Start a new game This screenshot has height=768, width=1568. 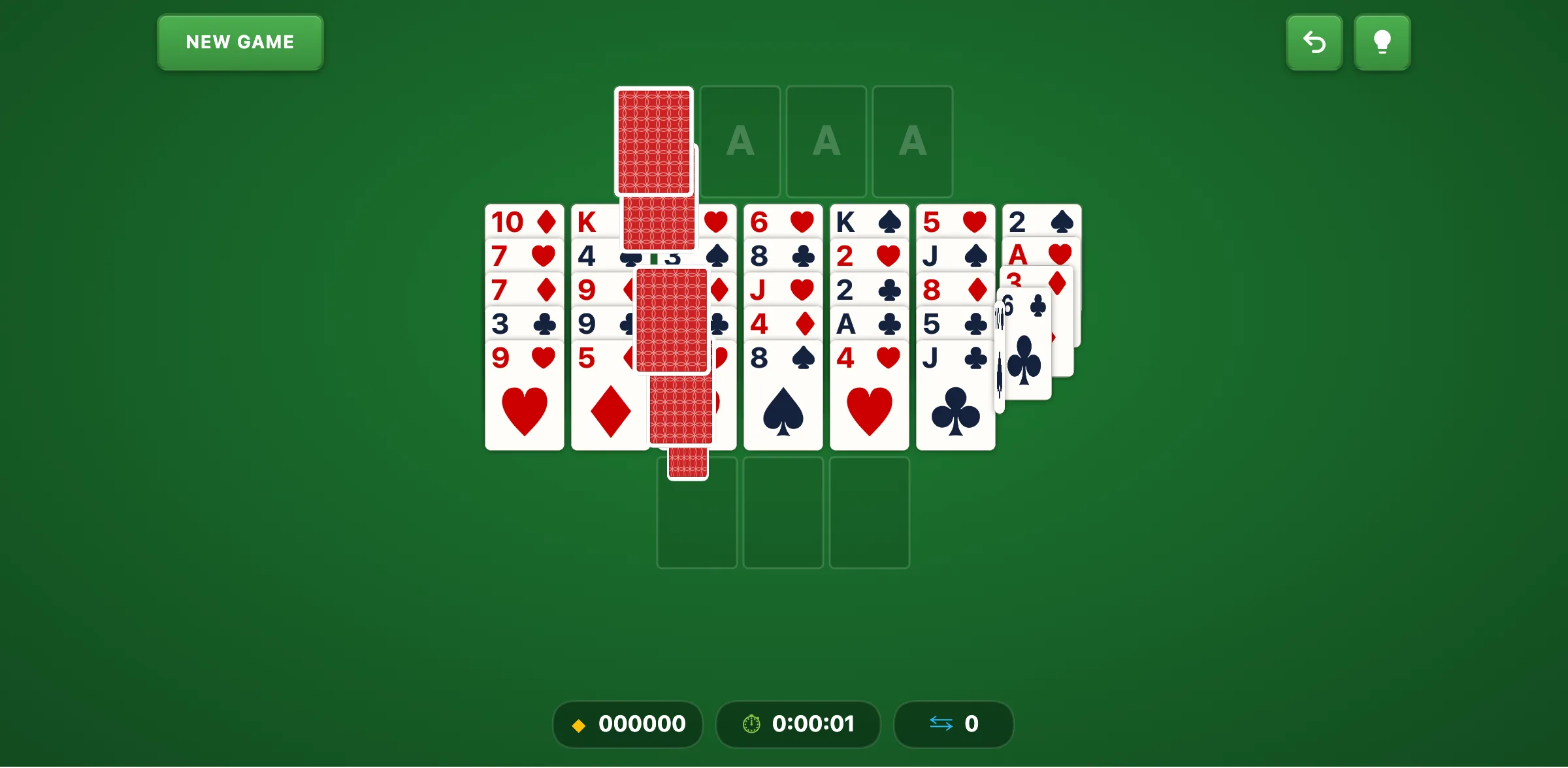[x=240, y=42]
